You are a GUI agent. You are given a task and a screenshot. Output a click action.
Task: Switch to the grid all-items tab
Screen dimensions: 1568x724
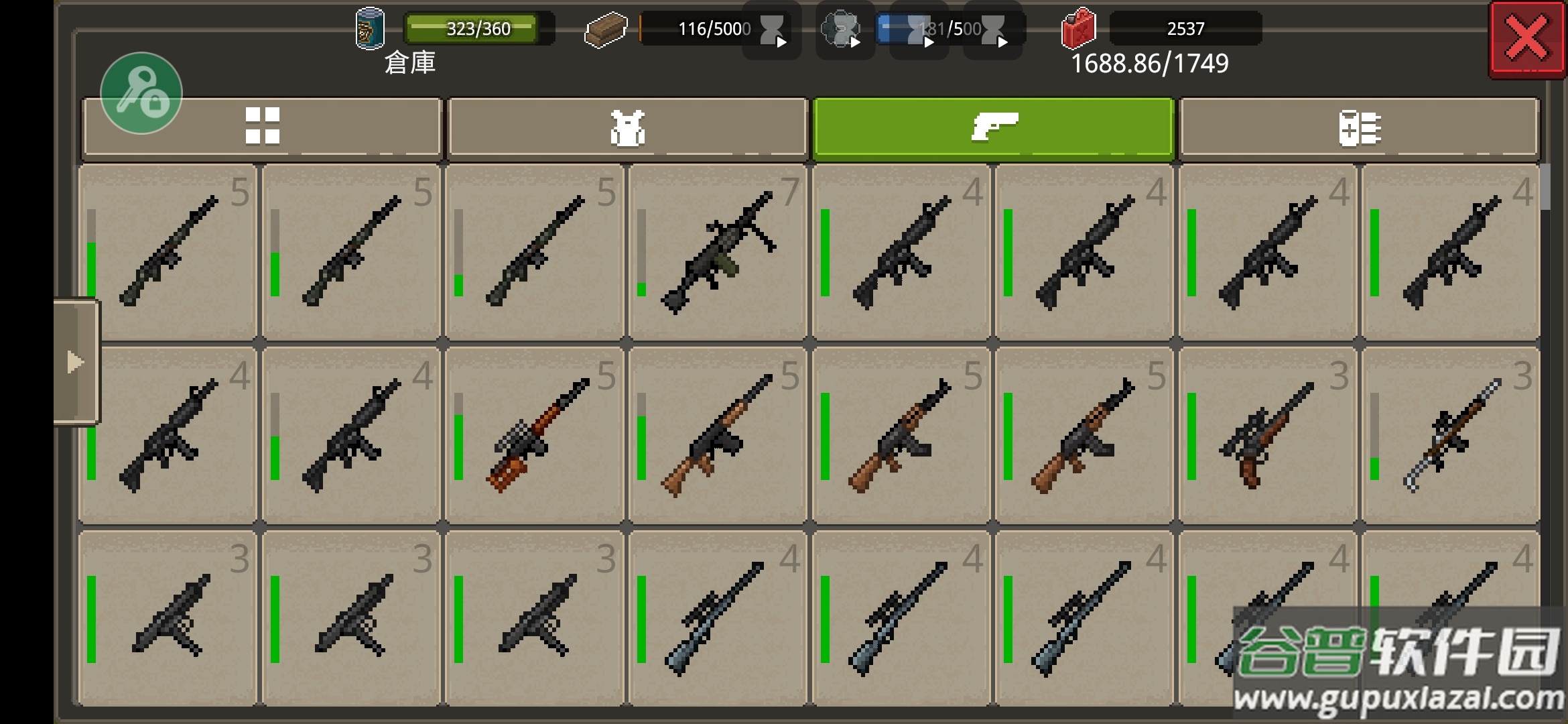point(261,129)
